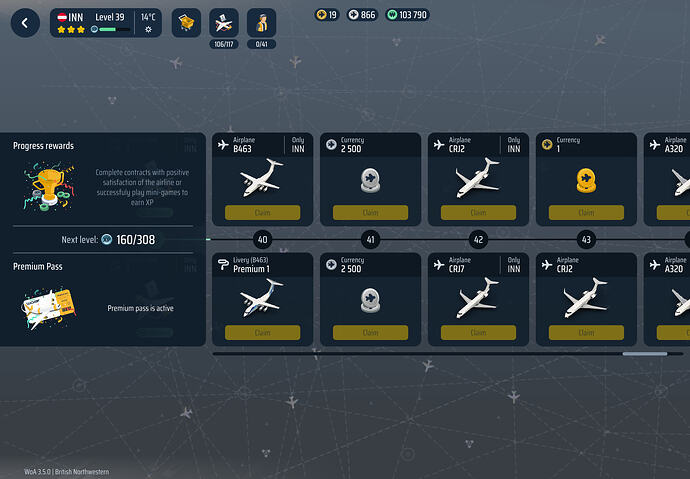Open the silver plane currency counter showing 866
690x479 pixels.
pyautogui.click(x=362, y=15)
